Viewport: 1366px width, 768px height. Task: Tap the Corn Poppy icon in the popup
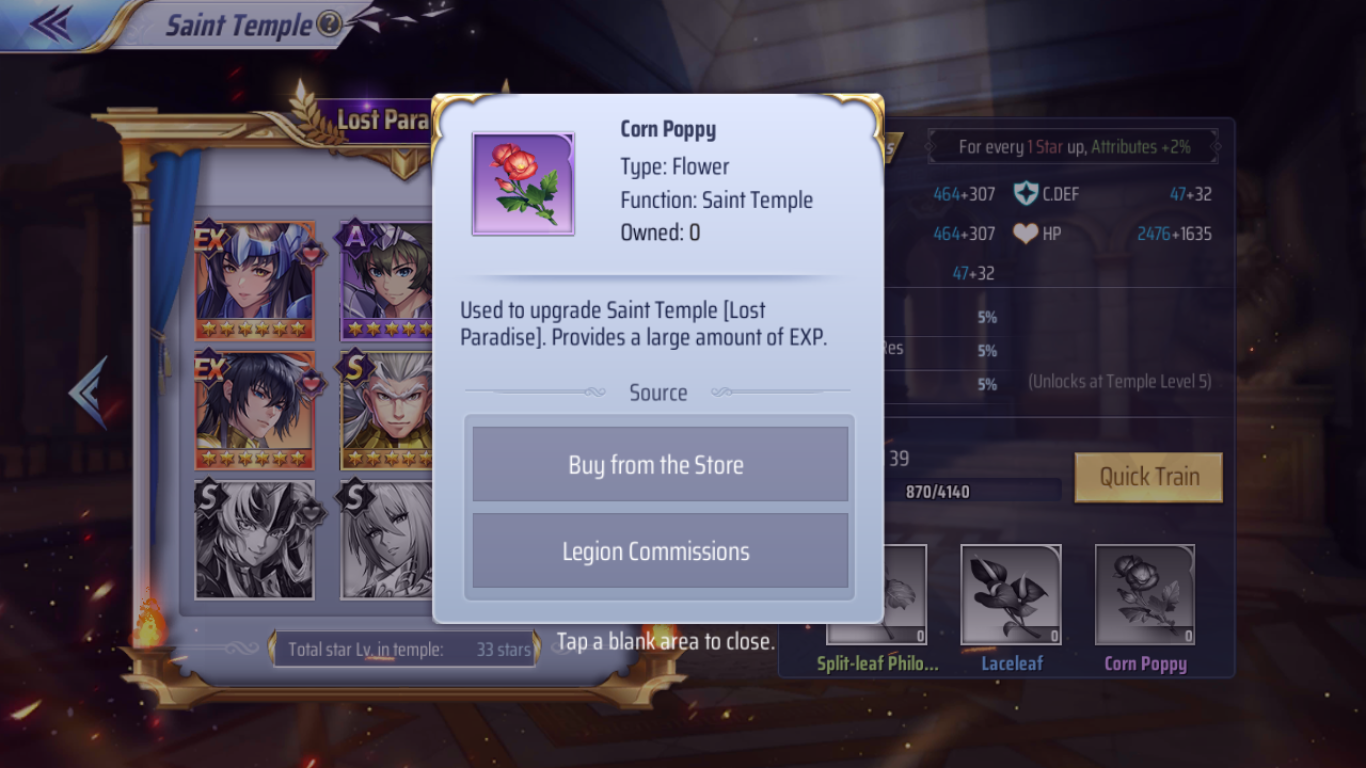click(523, 184)
